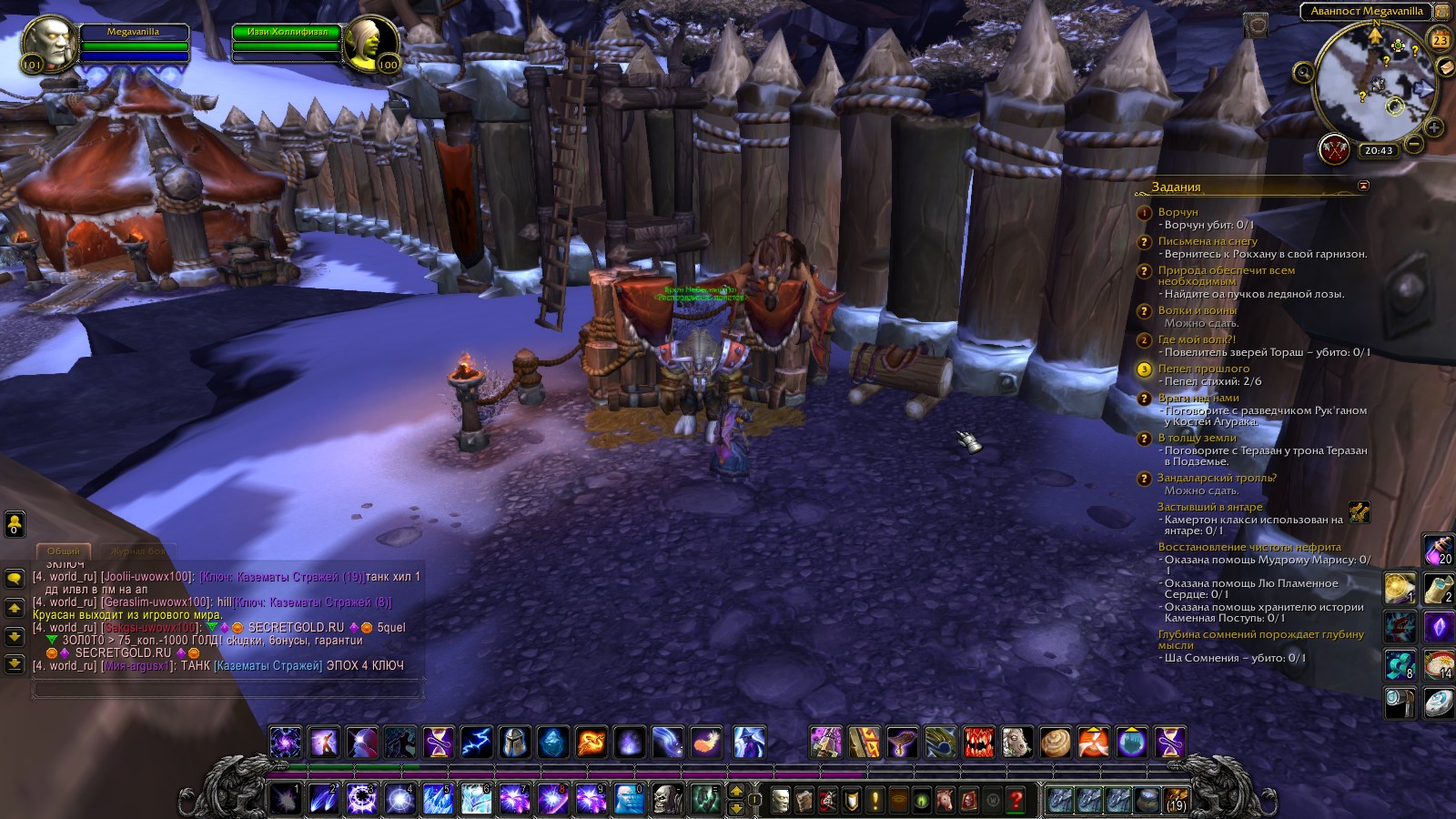
Task: Select the Пепел прошлого quest entry
Action: pyautogui.click(x=1203, y=369)
